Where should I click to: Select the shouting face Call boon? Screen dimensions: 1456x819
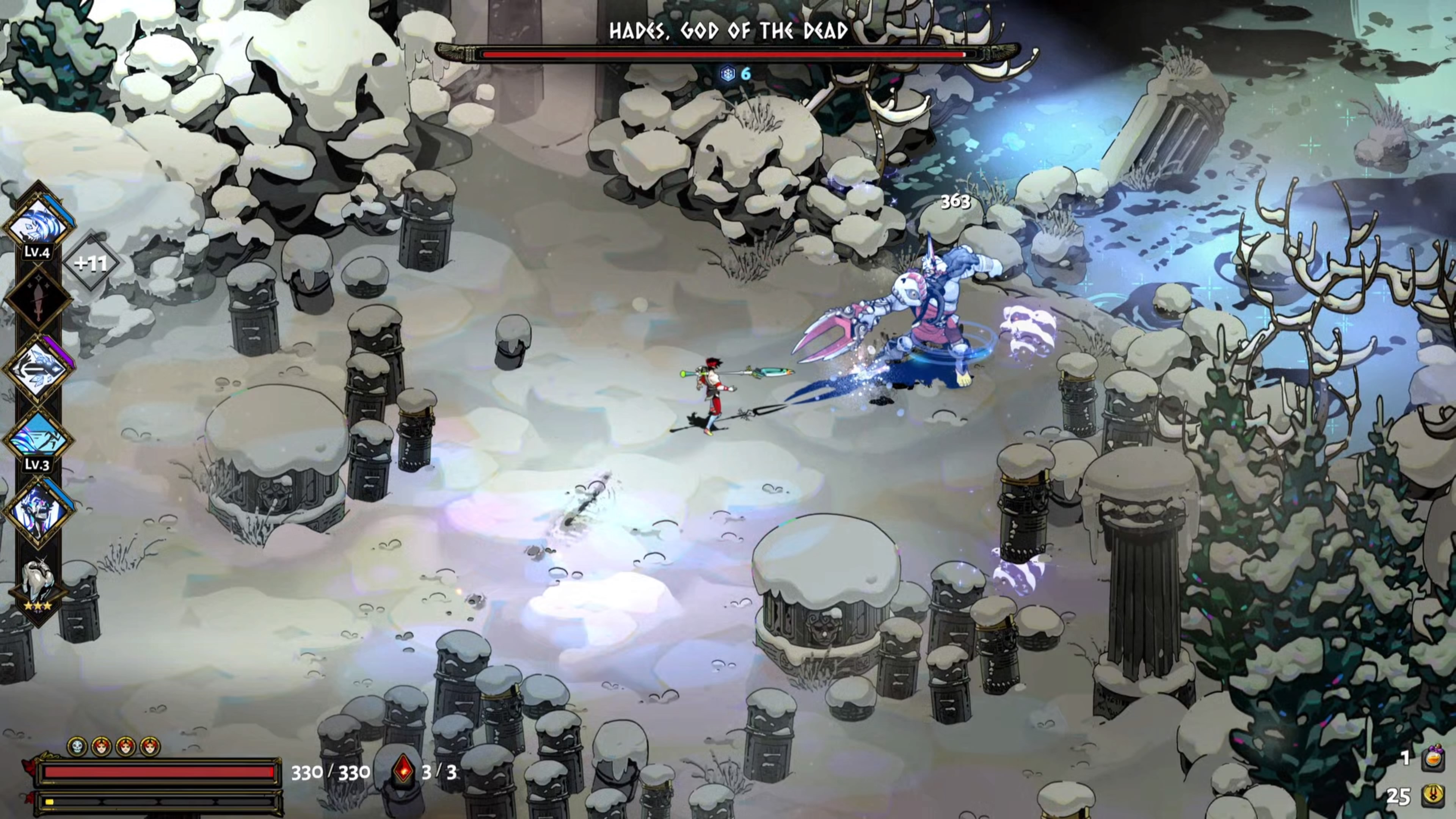click(x=38, y=510)
